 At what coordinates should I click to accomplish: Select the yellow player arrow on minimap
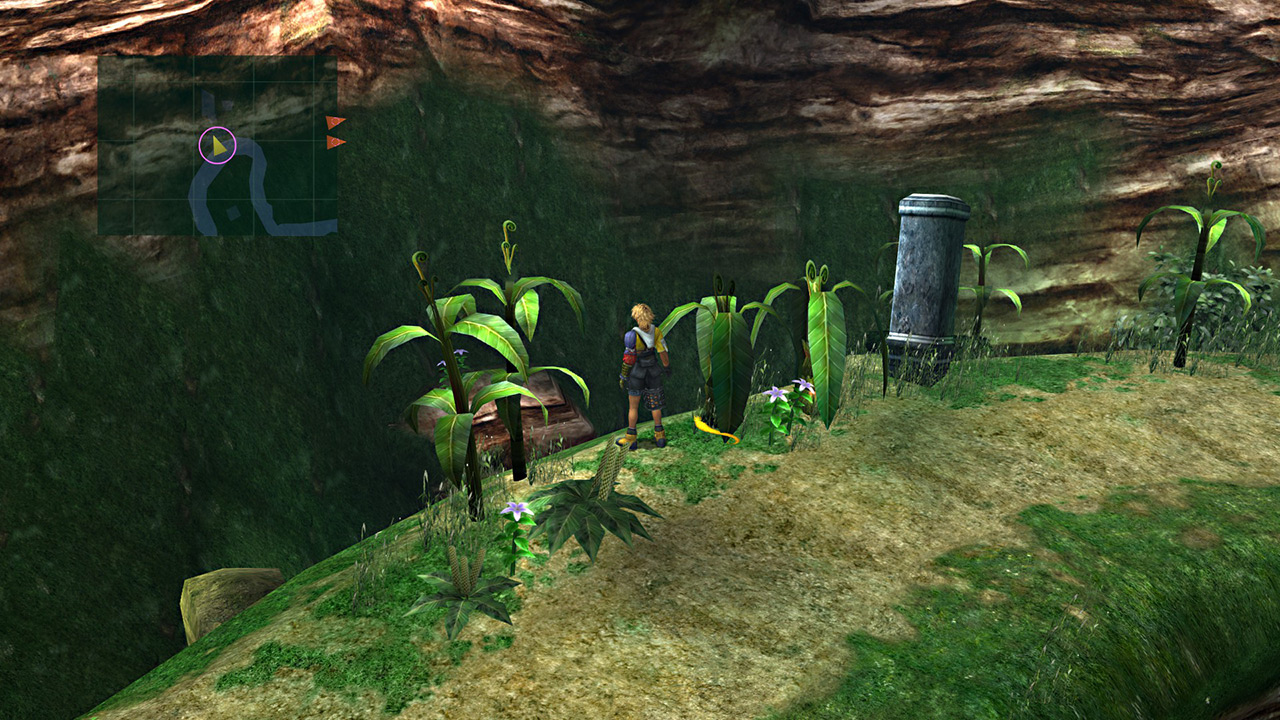pyautogui.click(x=218, y=146)
